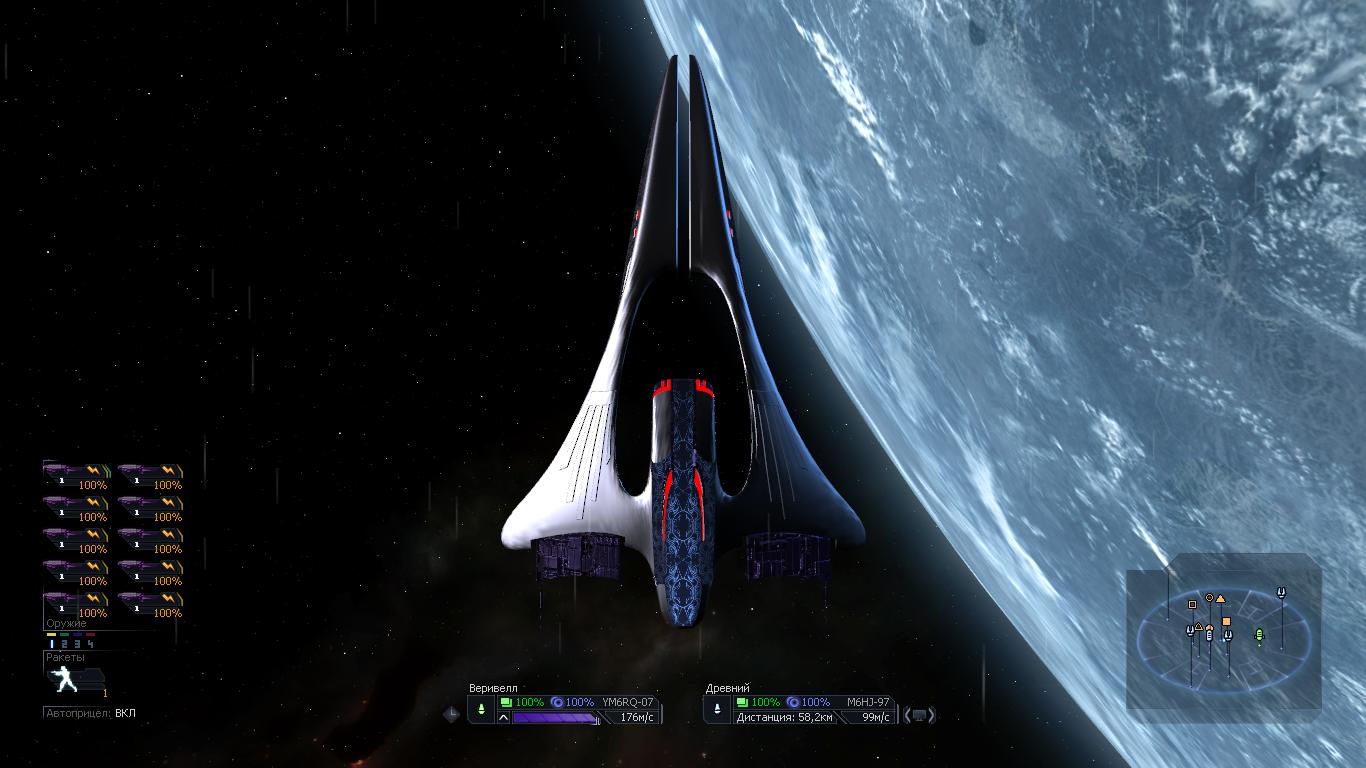Click the small up-arrow button by speed bar

click(503, 717)
